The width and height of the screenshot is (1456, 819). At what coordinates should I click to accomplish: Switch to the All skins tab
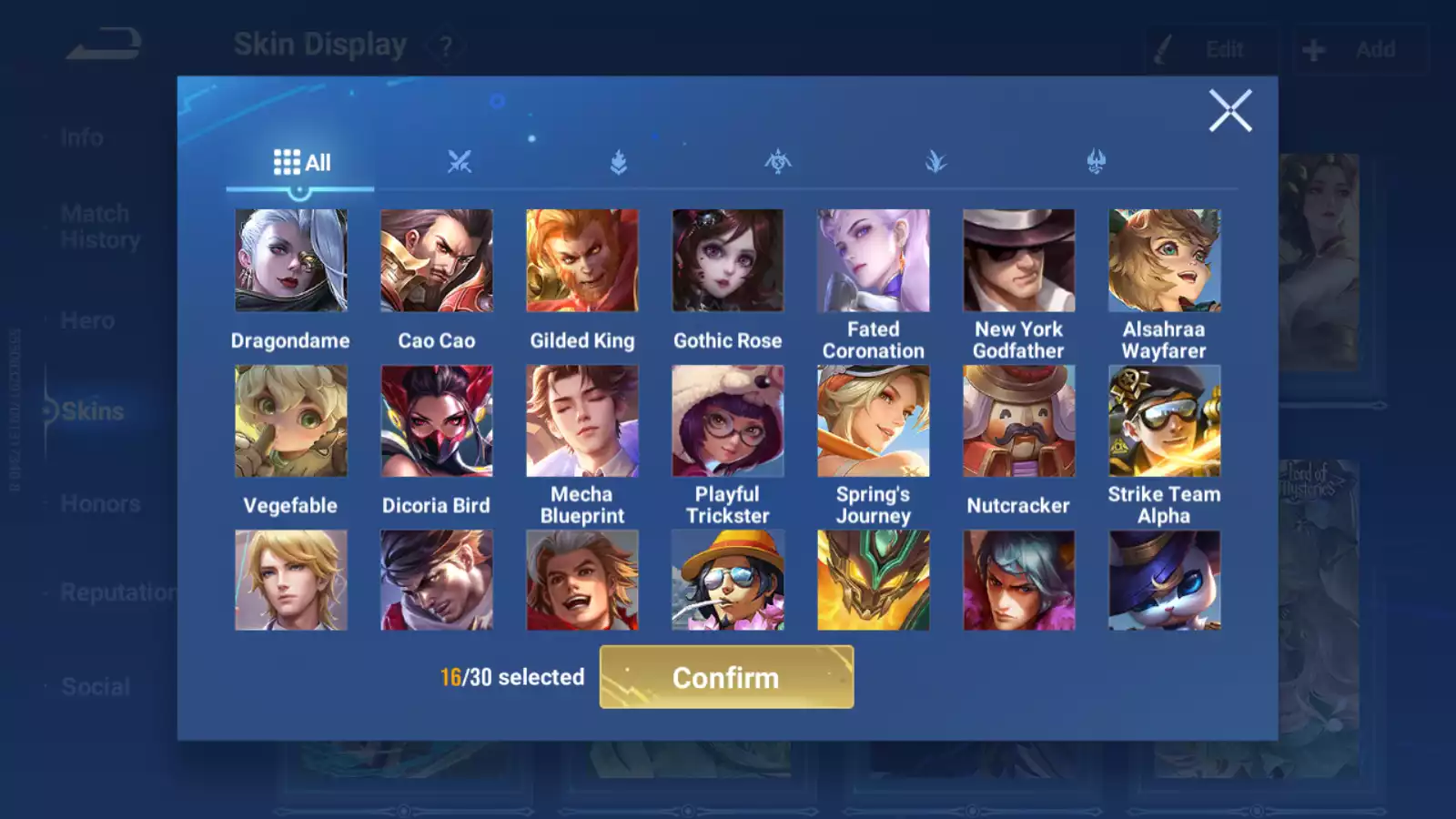click(301, 163)
